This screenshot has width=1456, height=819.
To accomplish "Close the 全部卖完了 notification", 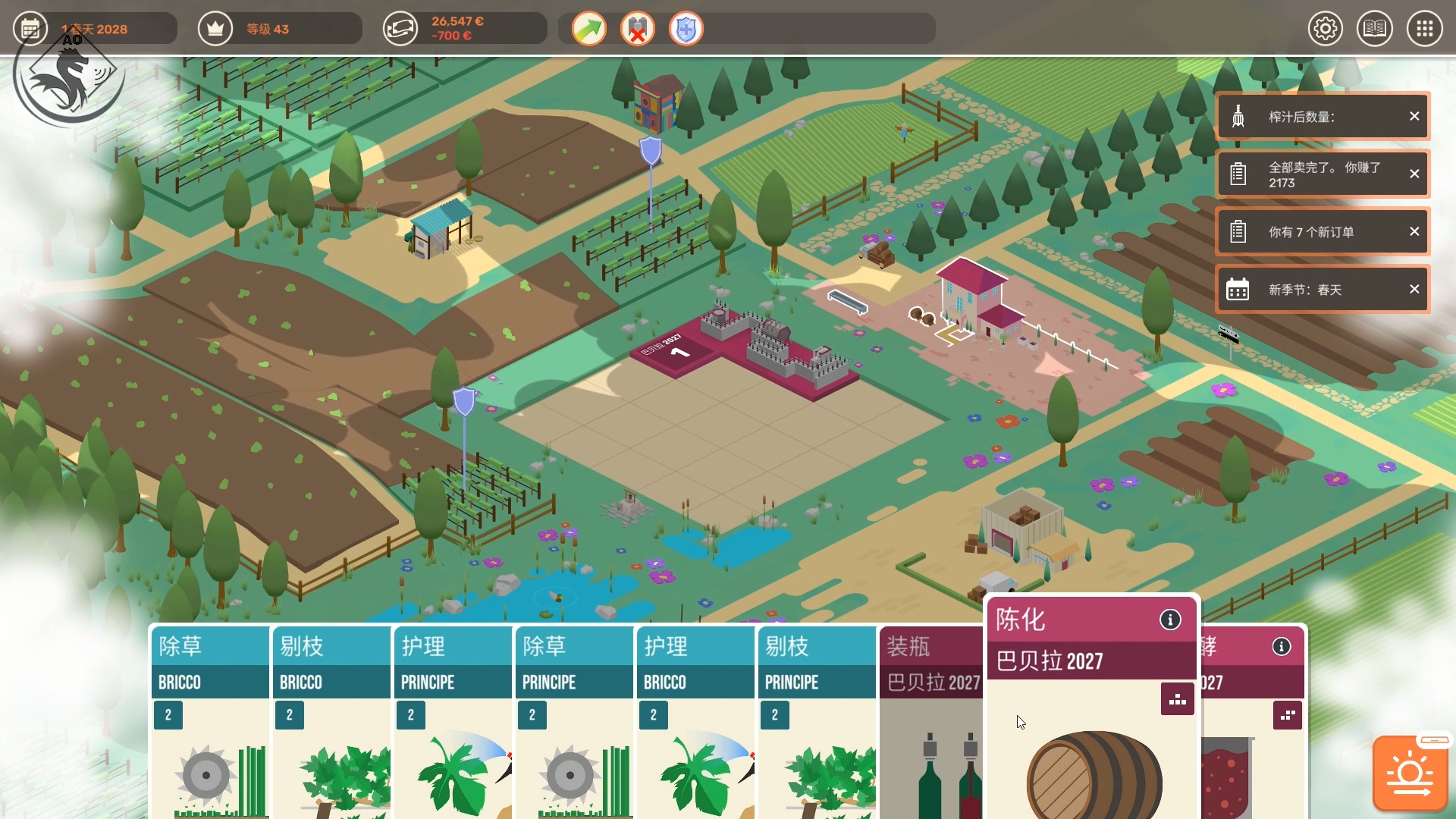I will (x=1414, y=174).
